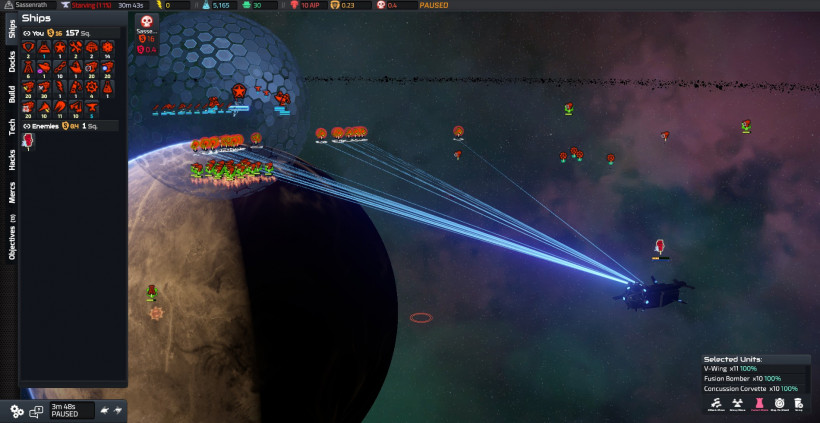The width and height of the screenshot is (820, 423).
Task: Switch to the Docks tab
Action: pyautogui.click(x=11, y=63)
